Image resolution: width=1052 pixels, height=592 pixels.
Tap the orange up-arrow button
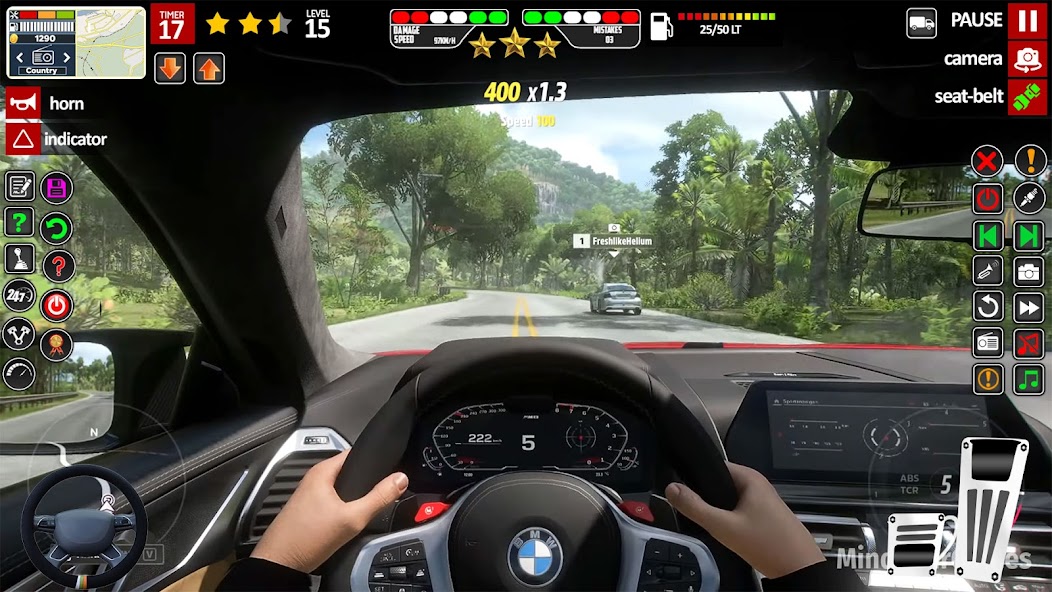tap(209, 68)
